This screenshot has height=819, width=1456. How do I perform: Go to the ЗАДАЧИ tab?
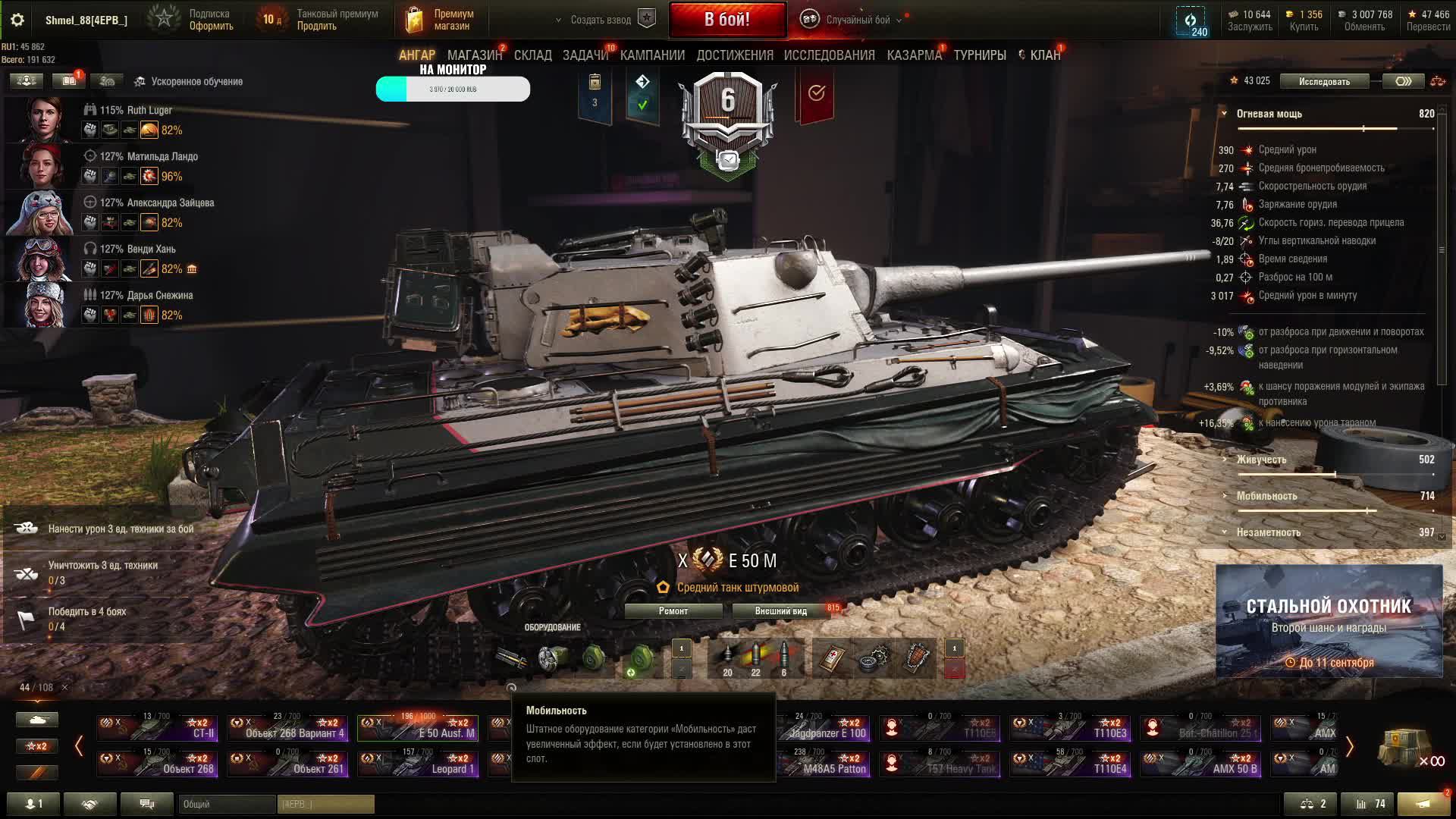pos(585,55)
